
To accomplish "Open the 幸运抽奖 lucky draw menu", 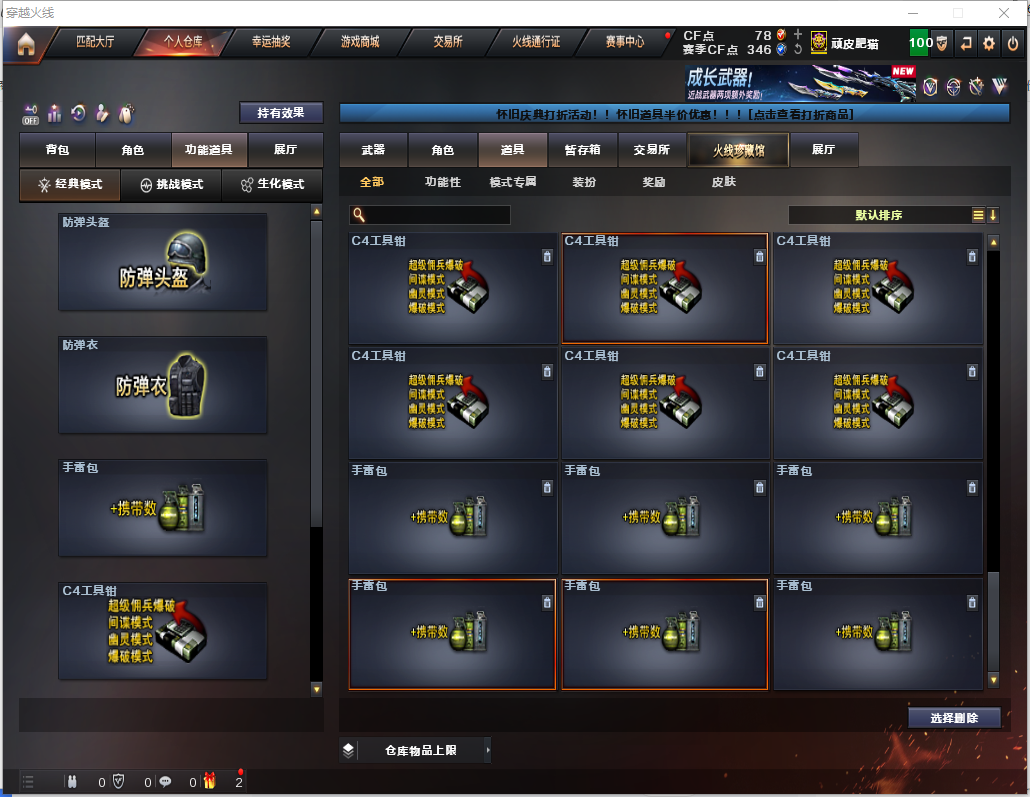I will click(270, 42).
